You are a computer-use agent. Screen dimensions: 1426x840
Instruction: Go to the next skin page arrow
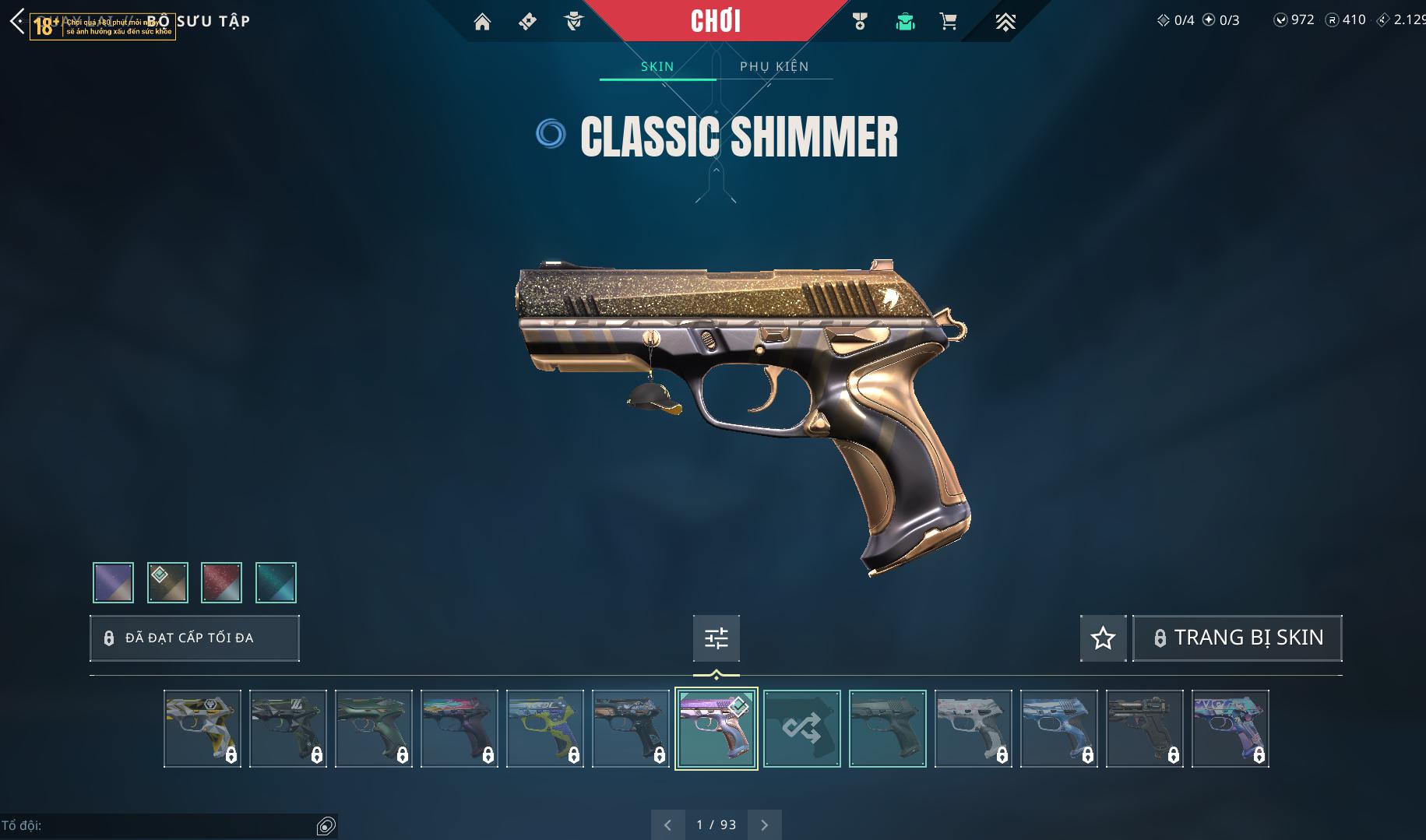pos(765,825)
